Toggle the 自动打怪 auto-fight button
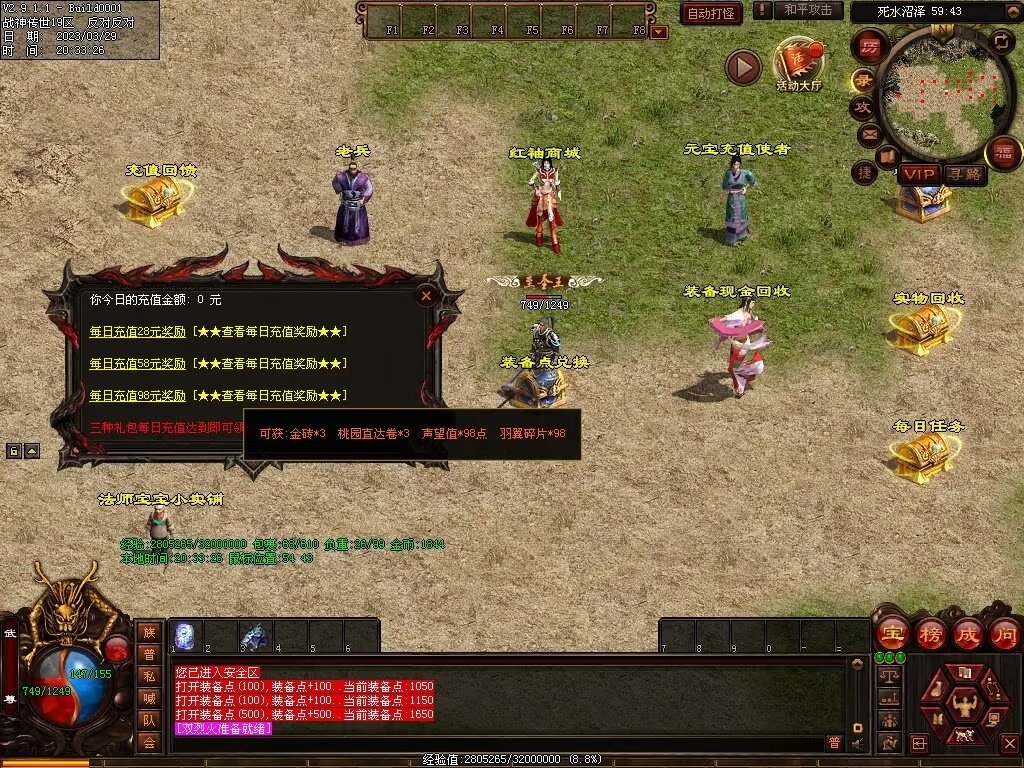Screen dimensions: 1024x768 pos(711,13)
